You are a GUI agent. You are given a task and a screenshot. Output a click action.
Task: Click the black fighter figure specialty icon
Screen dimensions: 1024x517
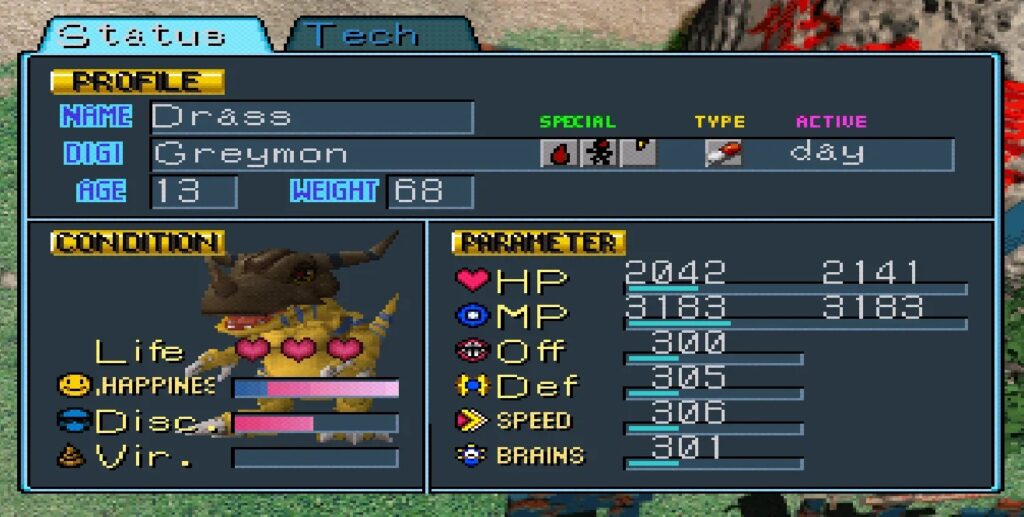[x=598, y=153]
